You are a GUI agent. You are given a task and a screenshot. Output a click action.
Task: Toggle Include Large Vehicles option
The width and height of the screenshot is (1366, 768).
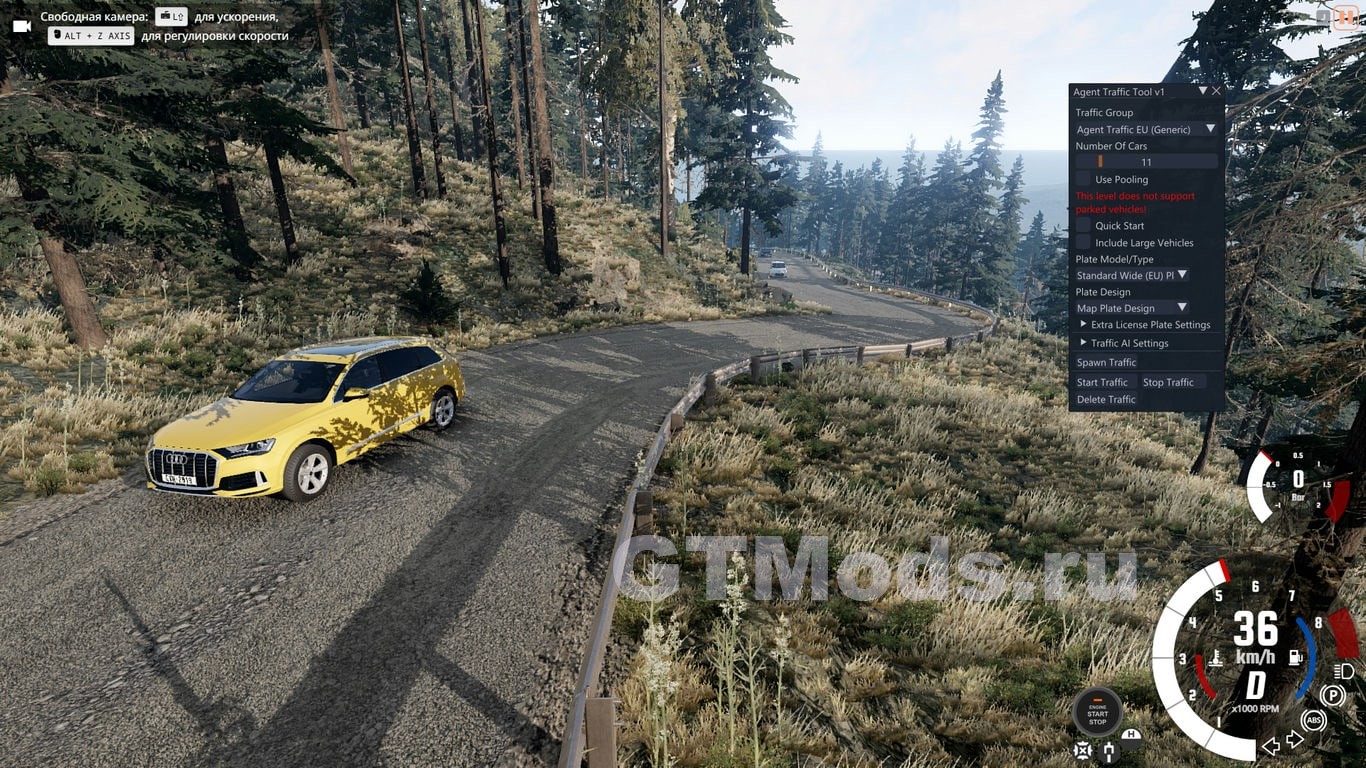[1084, 243]
